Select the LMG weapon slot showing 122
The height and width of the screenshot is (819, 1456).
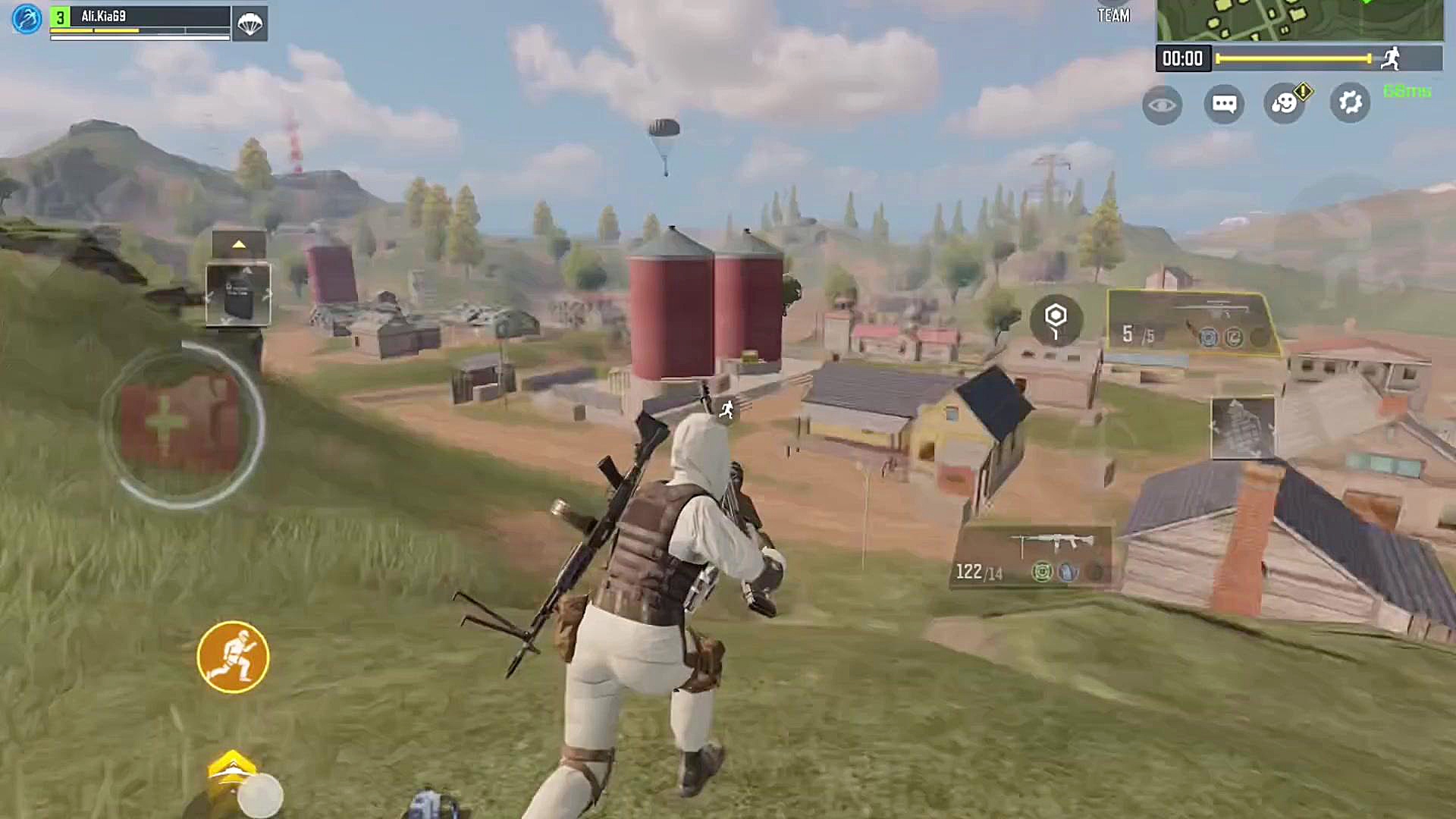point(1033,557)
